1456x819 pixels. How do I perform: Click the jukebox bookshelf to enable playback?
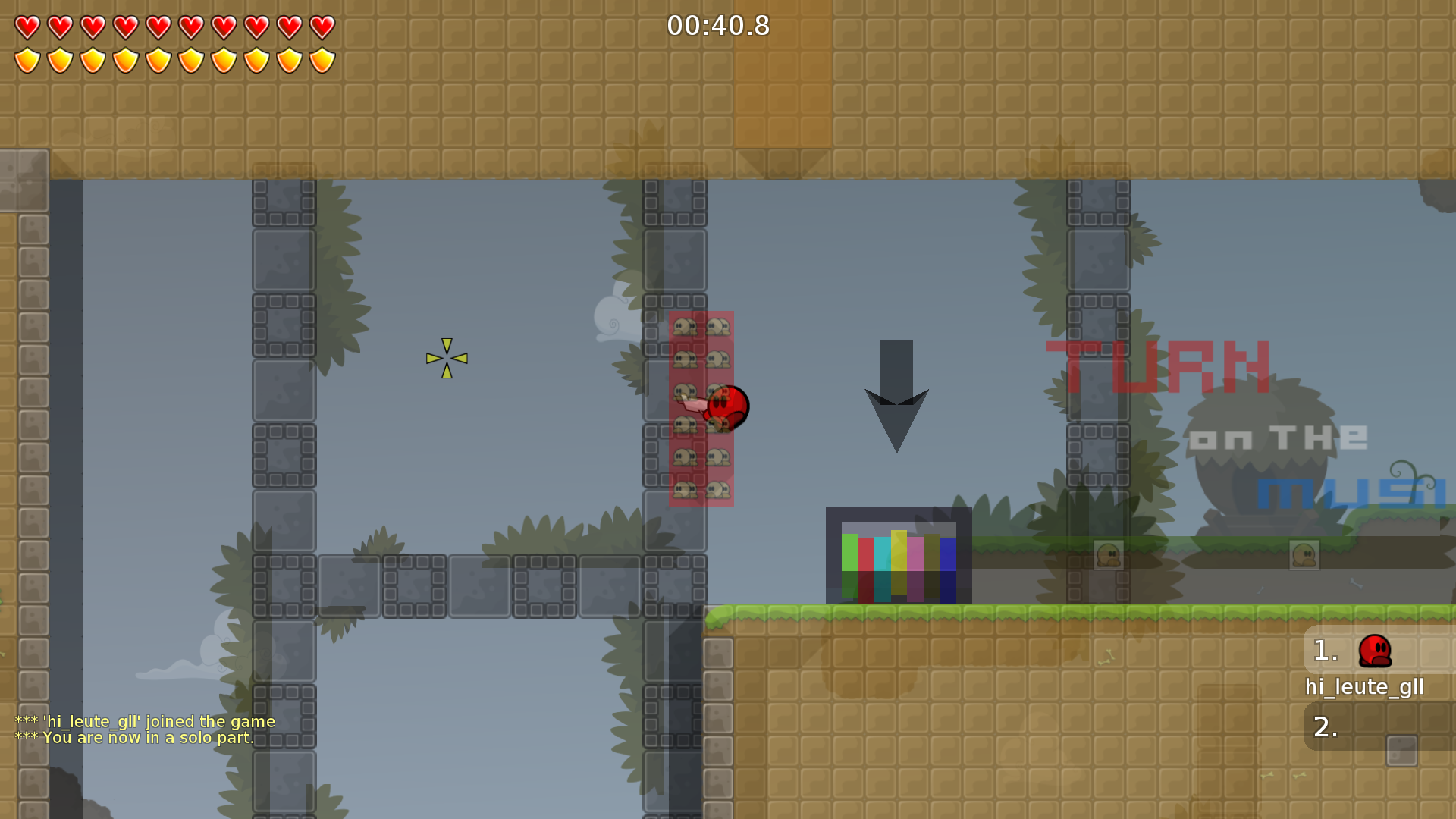pyautogui.click(x=899, y=554)
